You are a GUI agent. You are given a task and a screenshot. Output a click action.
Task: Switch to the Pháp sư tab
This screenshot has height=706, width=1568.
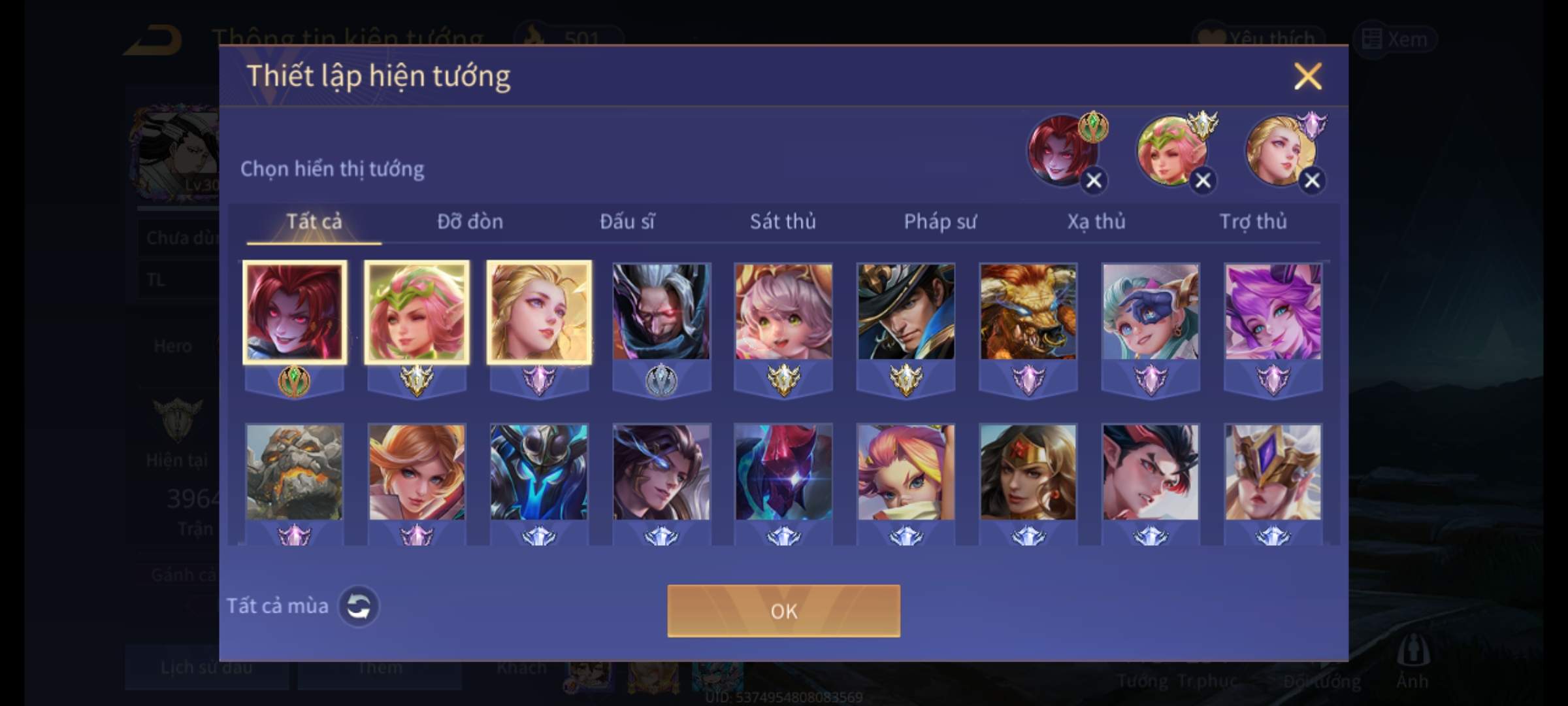[x=940, y=222]
